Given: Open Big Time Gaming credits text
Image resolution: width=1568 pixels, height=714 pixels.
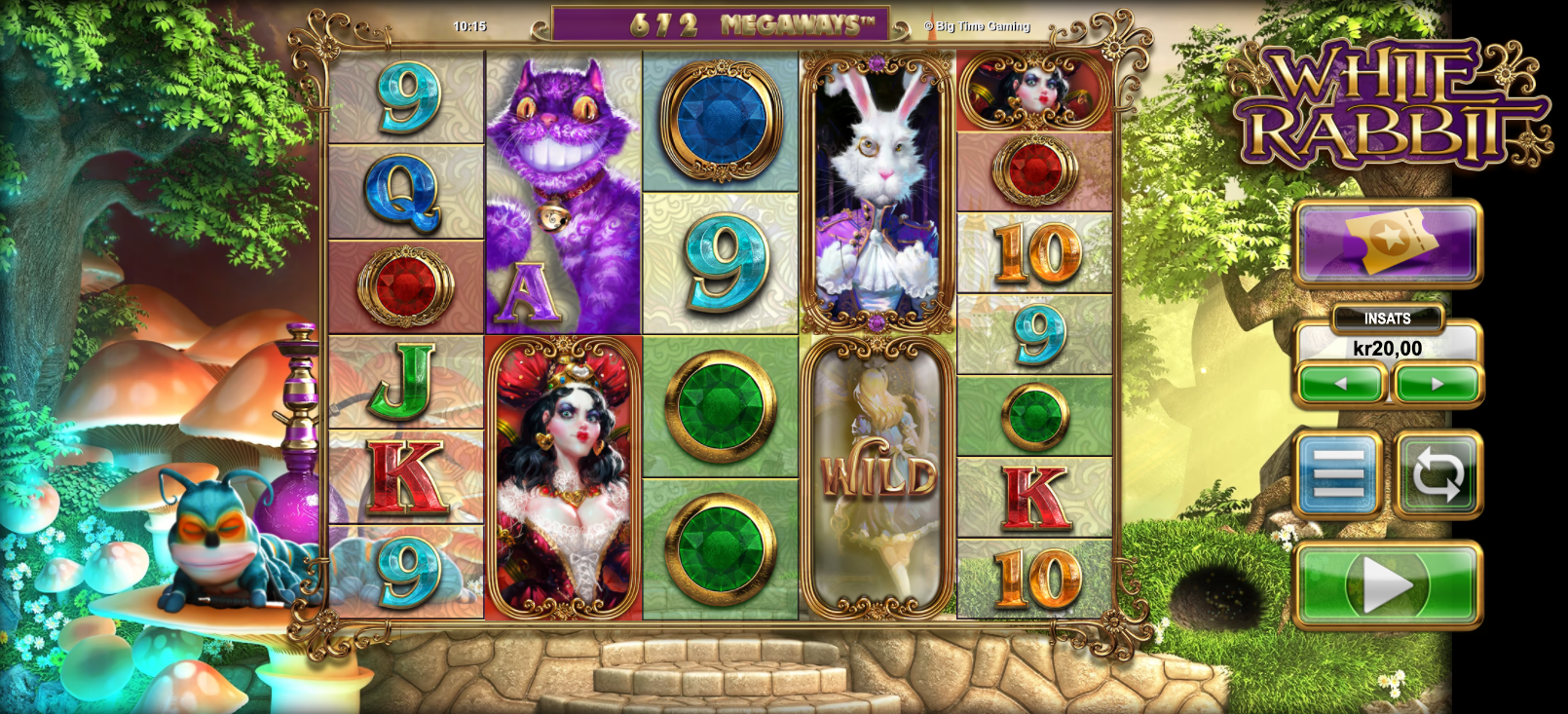Looking at the screenshot, I should point(975,26).
